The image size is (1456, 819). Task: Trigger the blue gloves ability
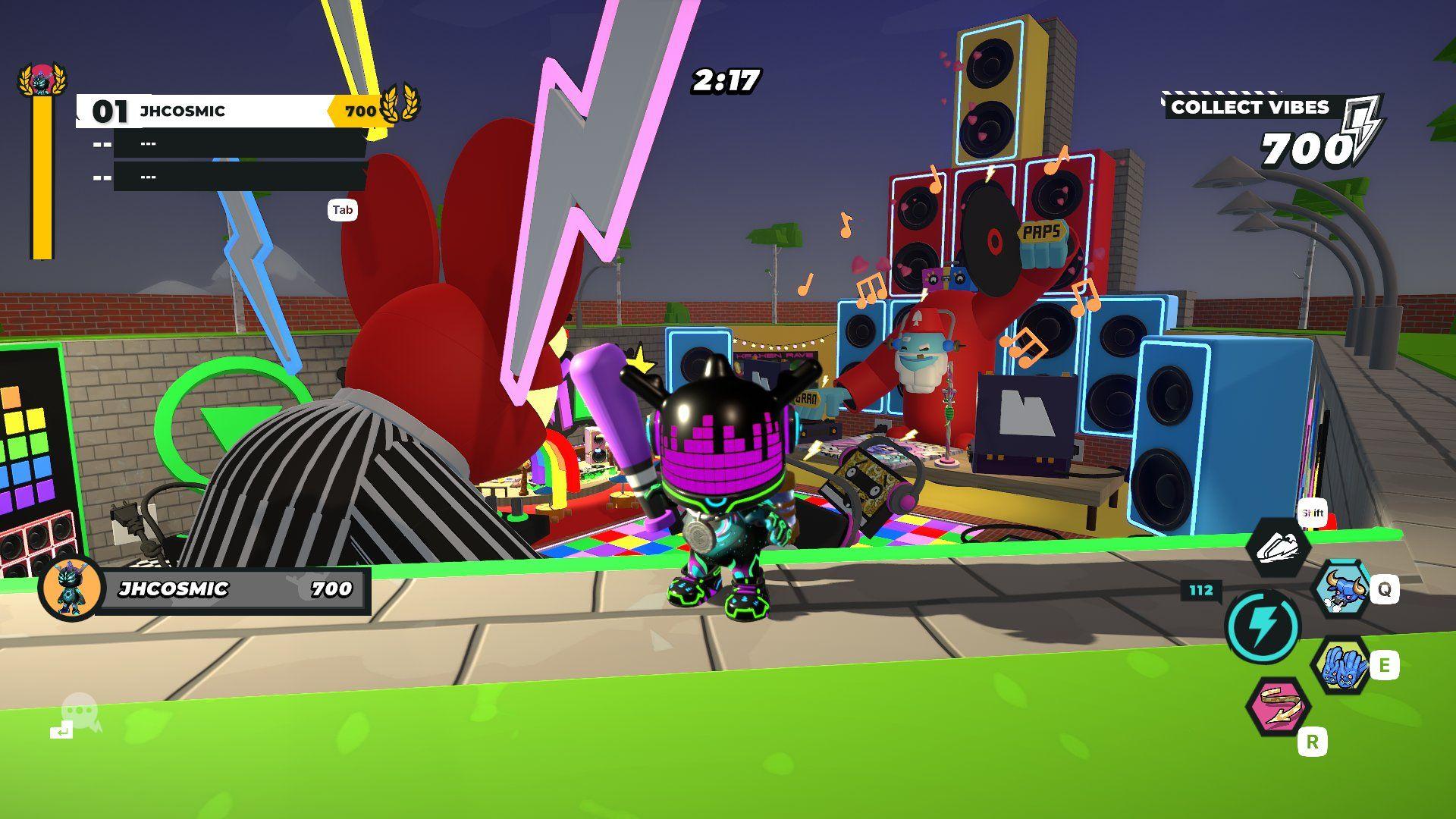1341,666
